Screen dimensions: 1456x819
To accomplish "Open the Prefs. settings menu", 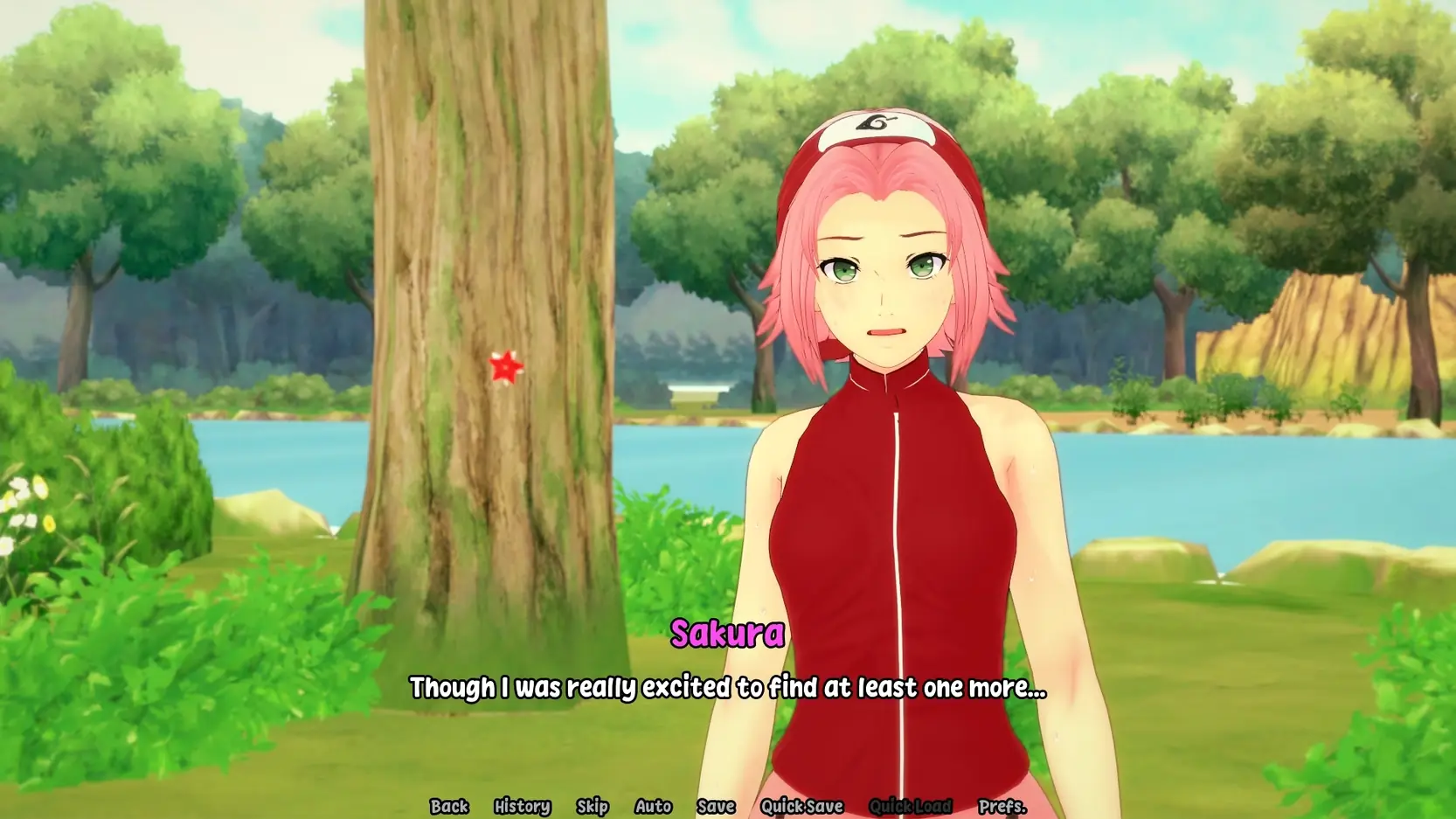I will click(1002, 806).
